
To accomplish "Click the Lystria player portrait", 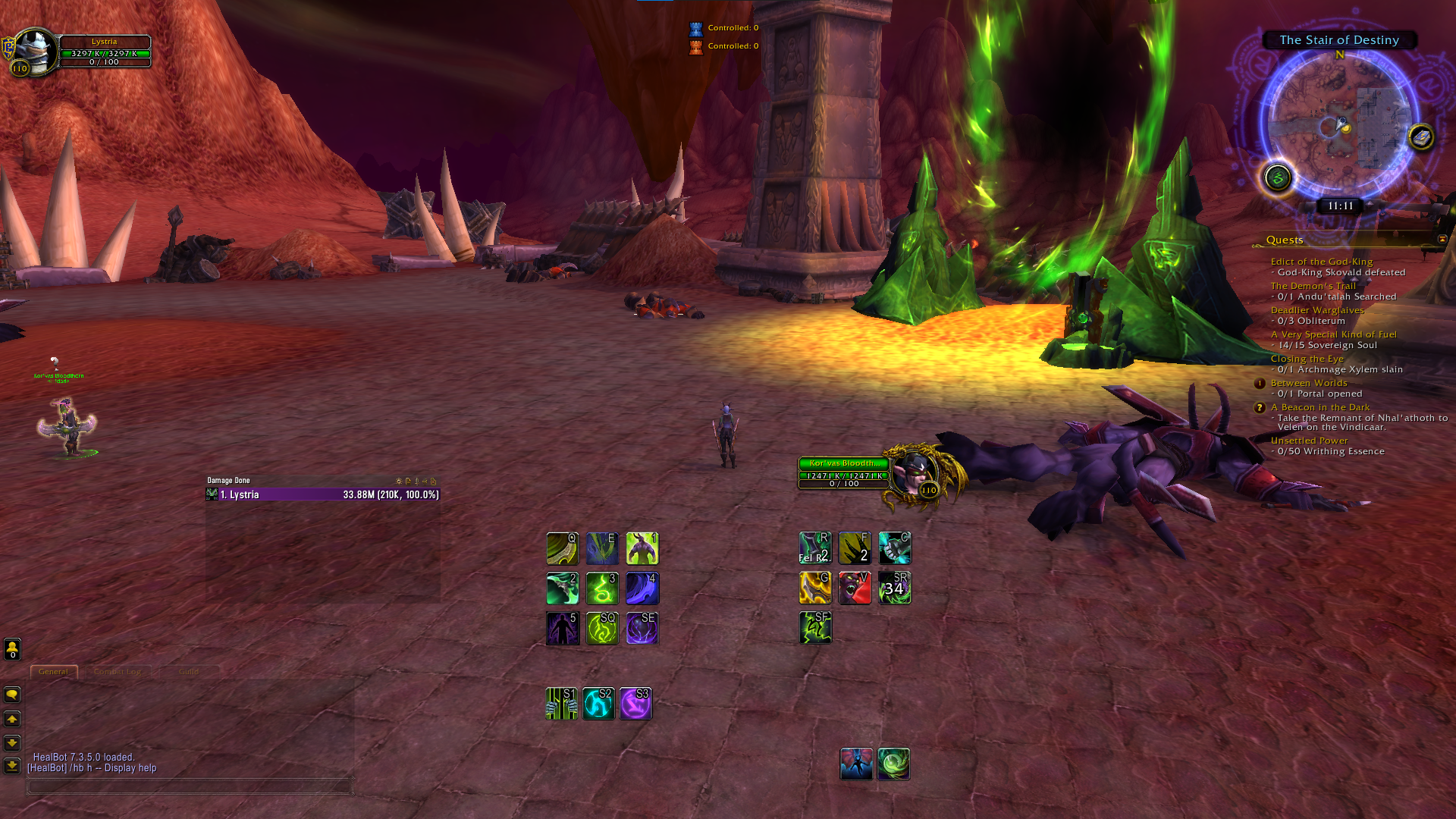I will point(35,52).
